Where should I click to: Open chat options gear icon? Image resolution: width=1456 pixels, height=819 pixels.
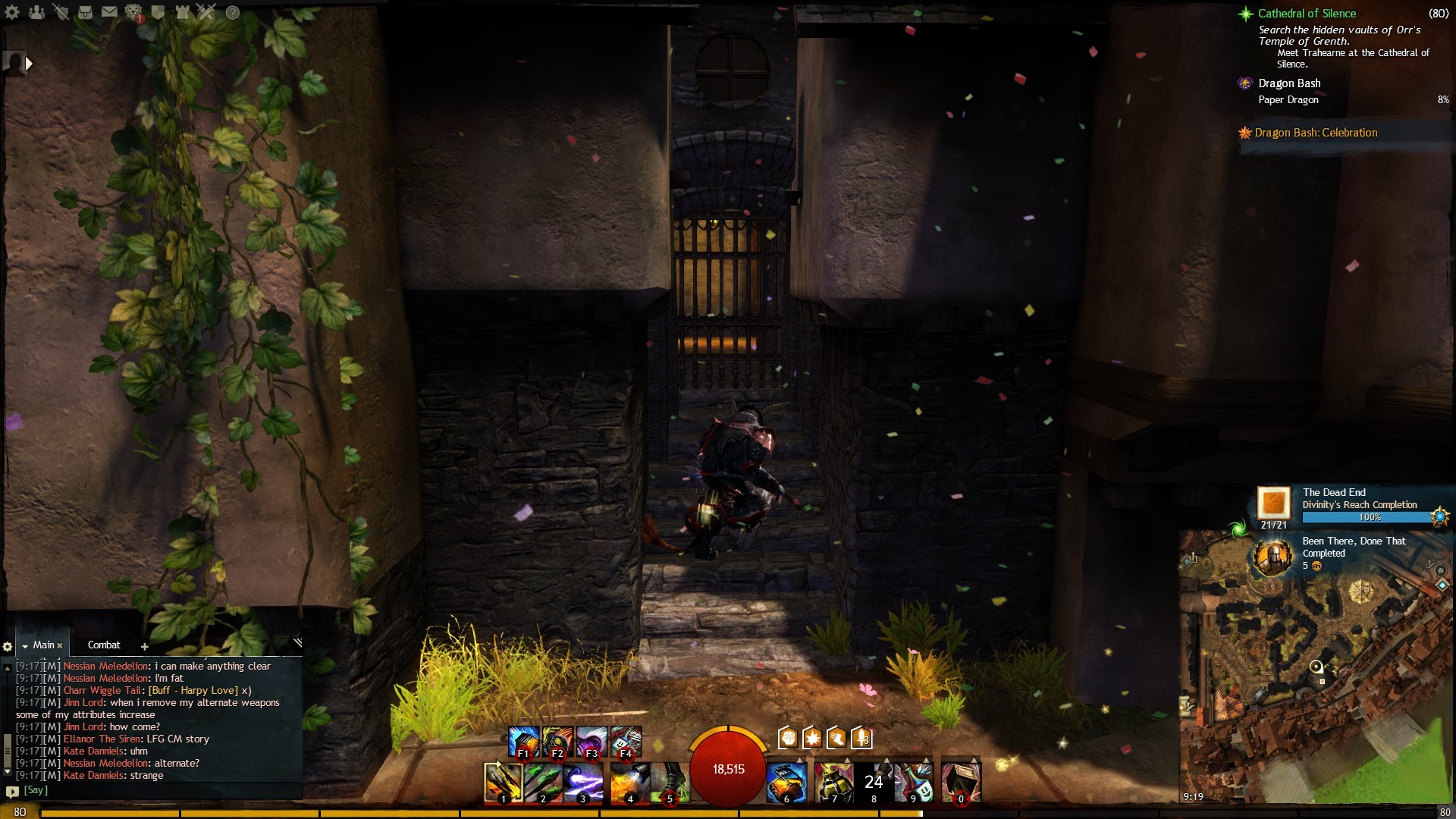8,647
